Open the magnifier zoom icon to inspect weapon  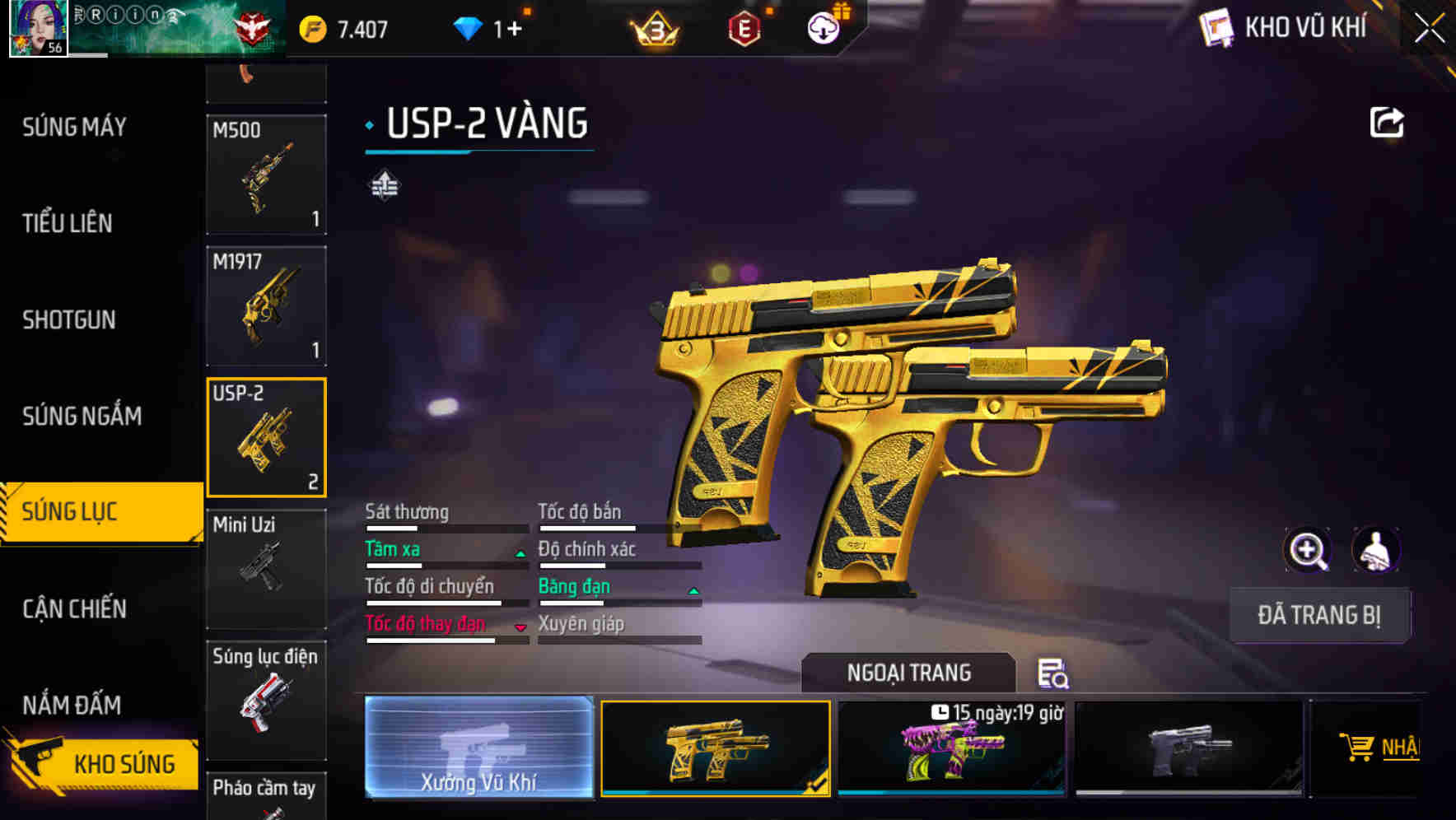(x=1307, y=550)
